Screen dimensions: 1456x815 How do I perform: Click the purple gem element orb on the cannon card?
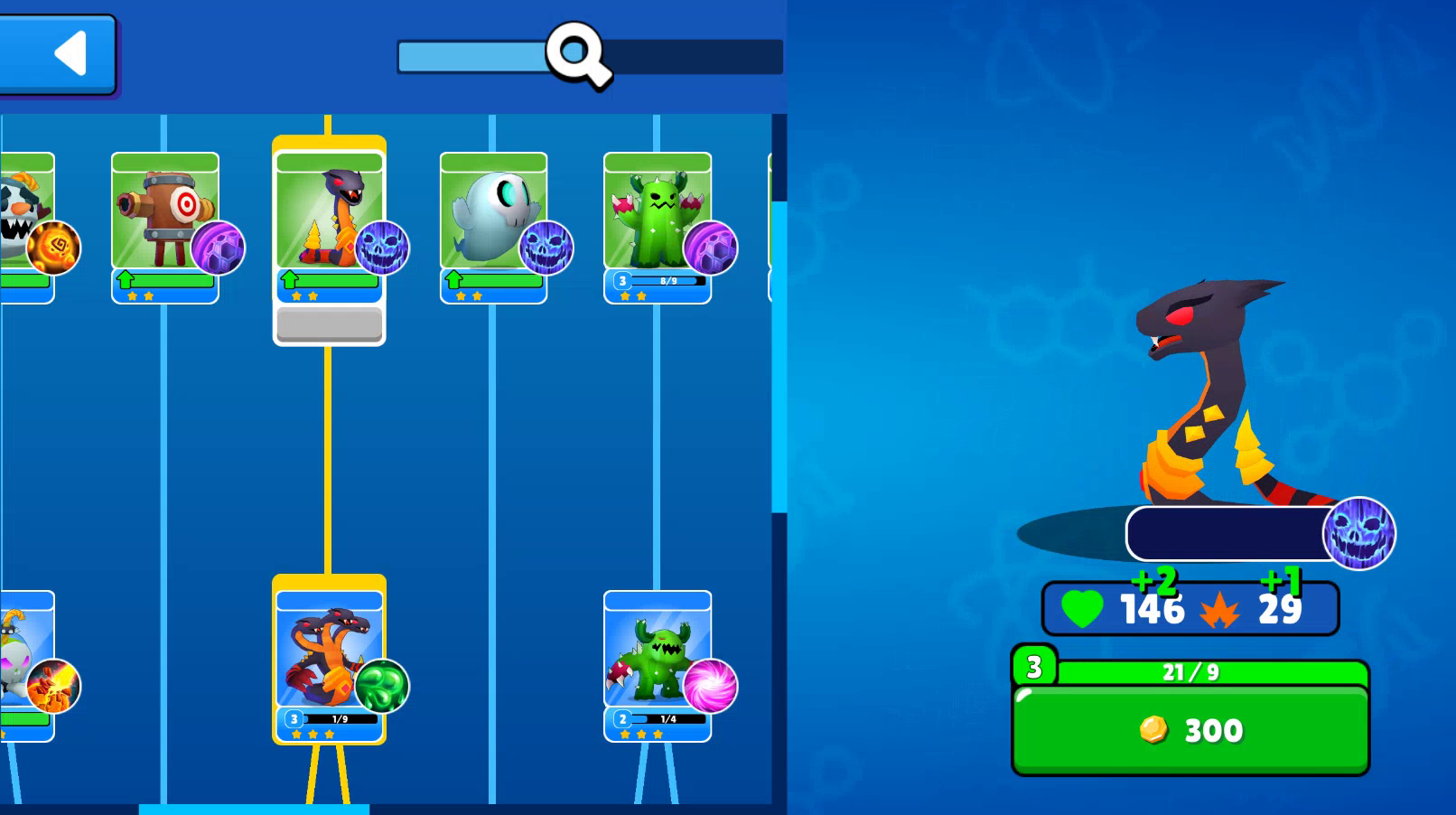[x=217, y=250]
